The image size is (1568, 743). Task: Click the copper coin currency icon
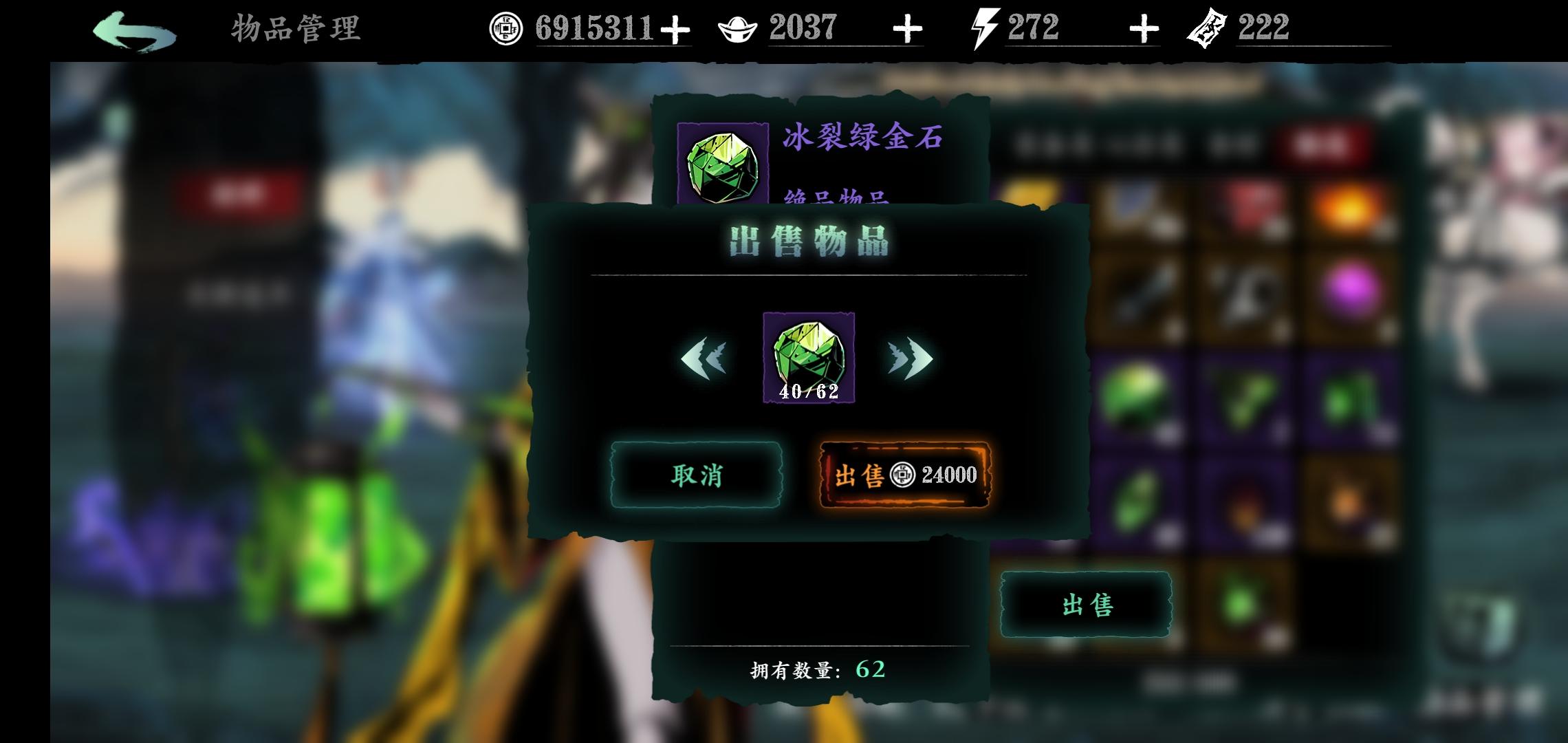tap(508, 29)
